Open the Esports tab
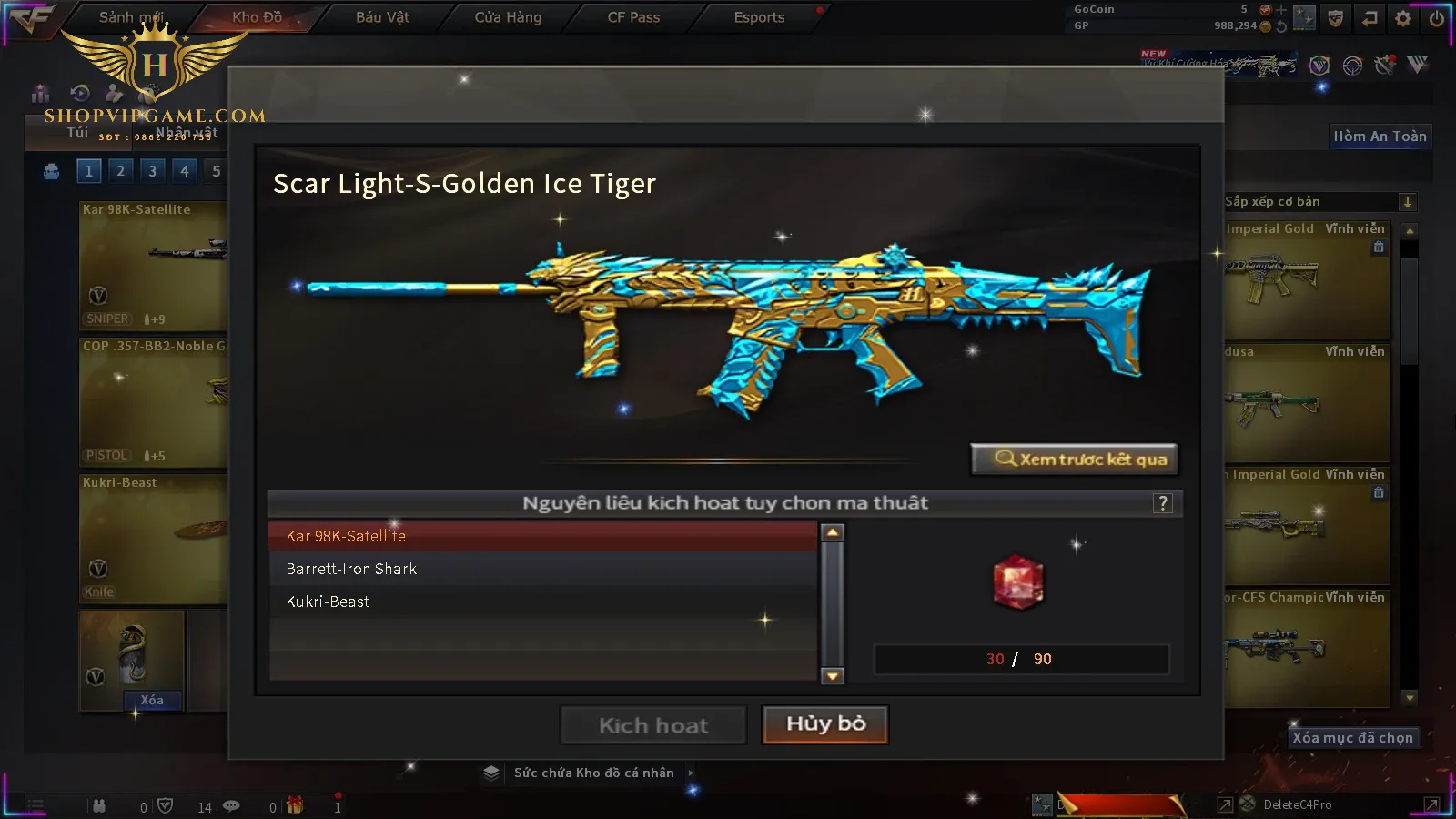This screenshot has width=1456, height=819. 759,17
